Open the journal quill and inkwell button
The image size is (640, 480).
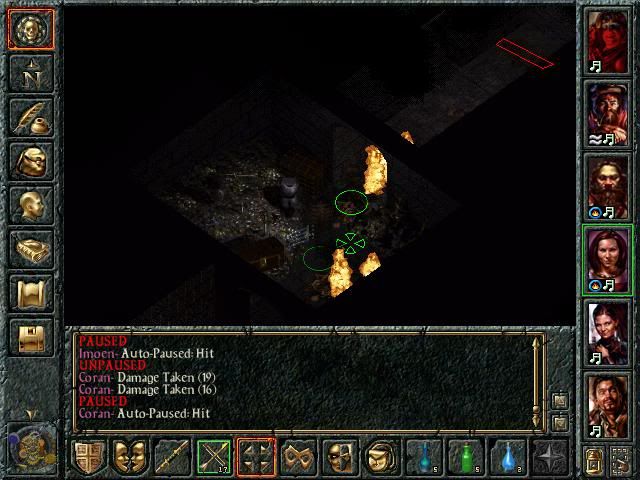(x=29, y=116)
